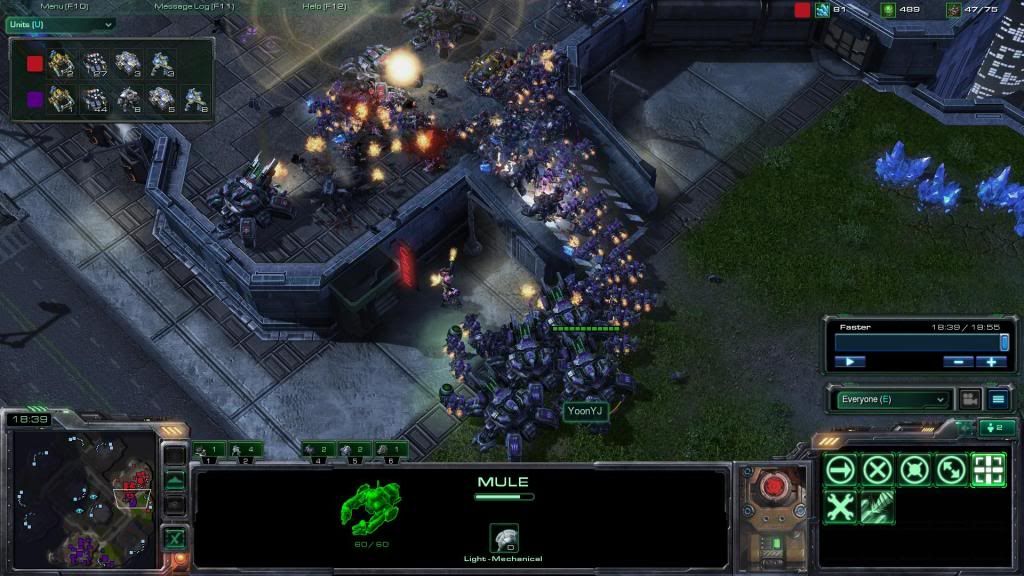Increase replay speed with plus button
This screenshot has width=1024, height=576.
click(x=991, y=361)
